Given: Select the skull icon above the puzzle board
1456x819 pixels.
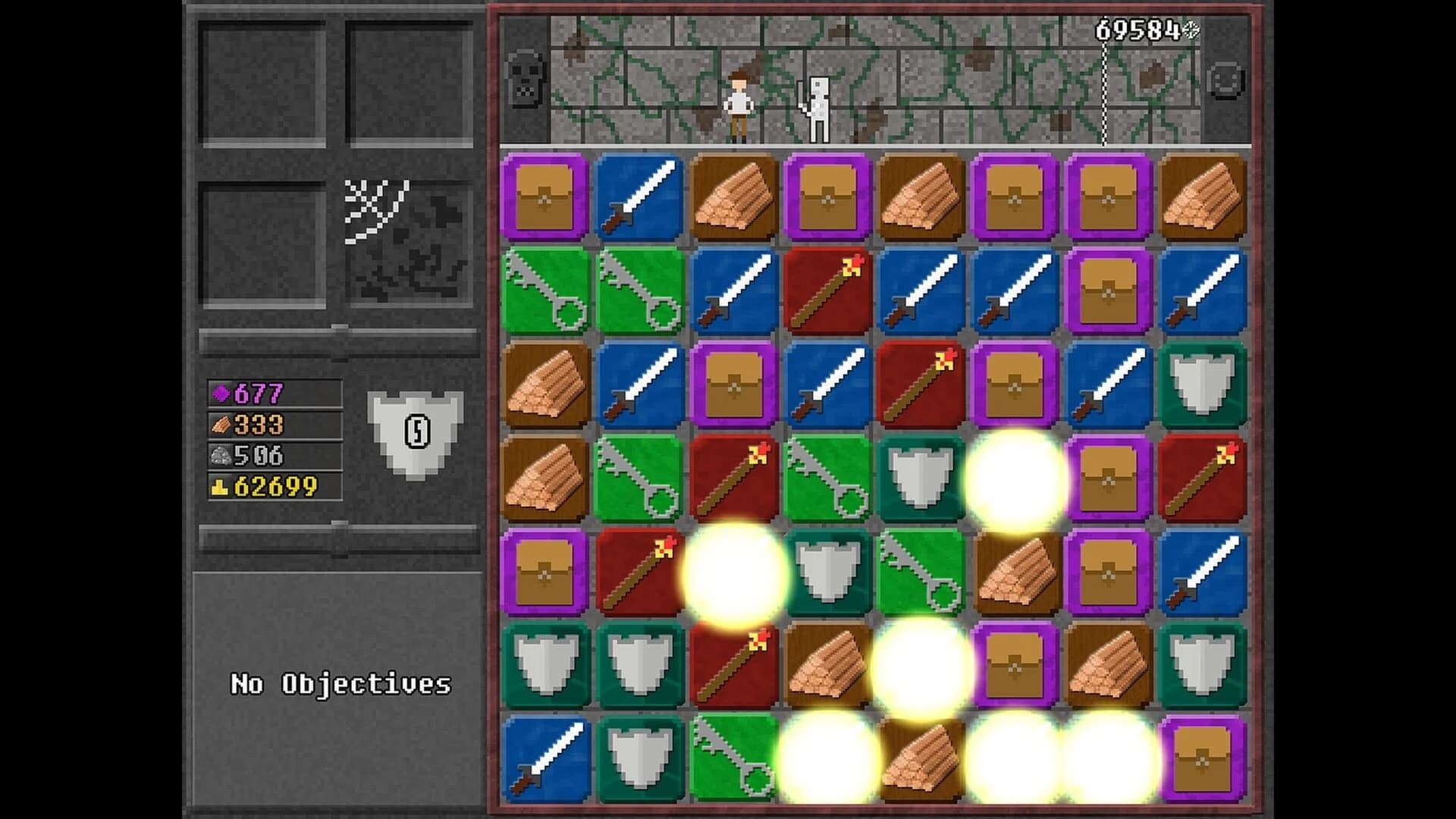Looking at the screenshot, I should coord(526,78).
